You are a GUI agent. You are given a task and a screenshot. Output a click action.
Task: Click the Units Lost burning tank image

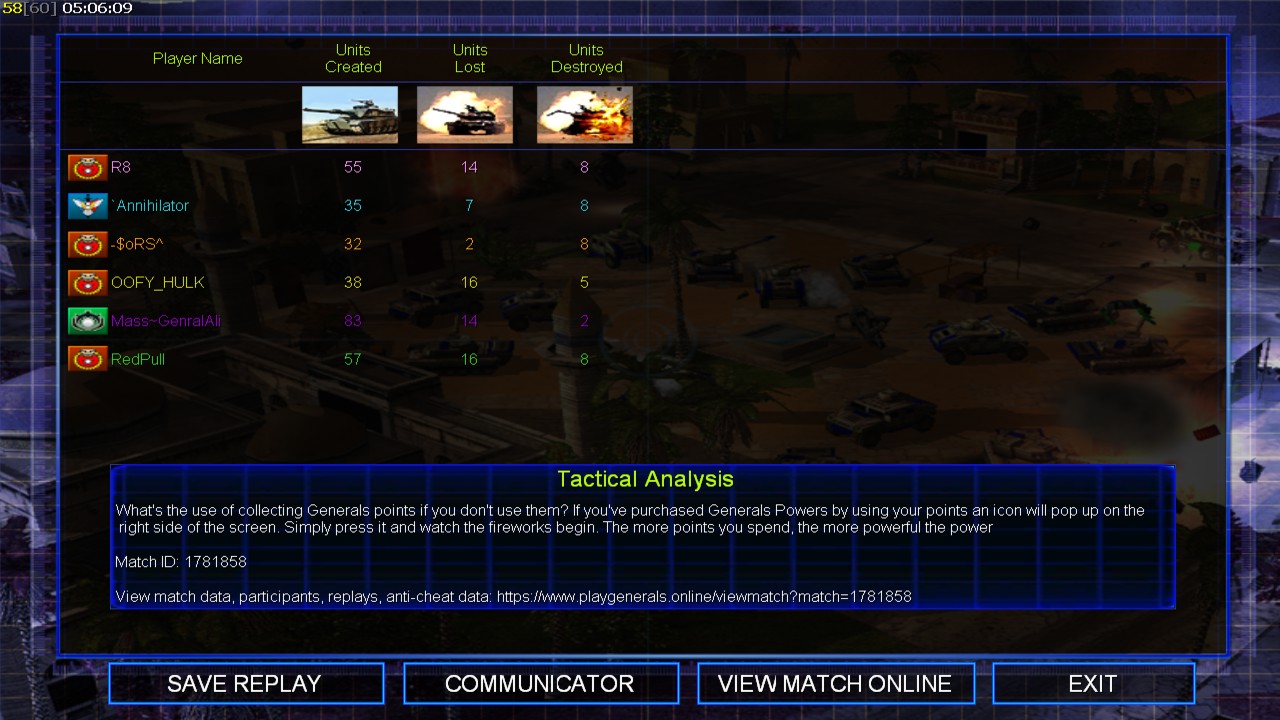pos(465,115)
